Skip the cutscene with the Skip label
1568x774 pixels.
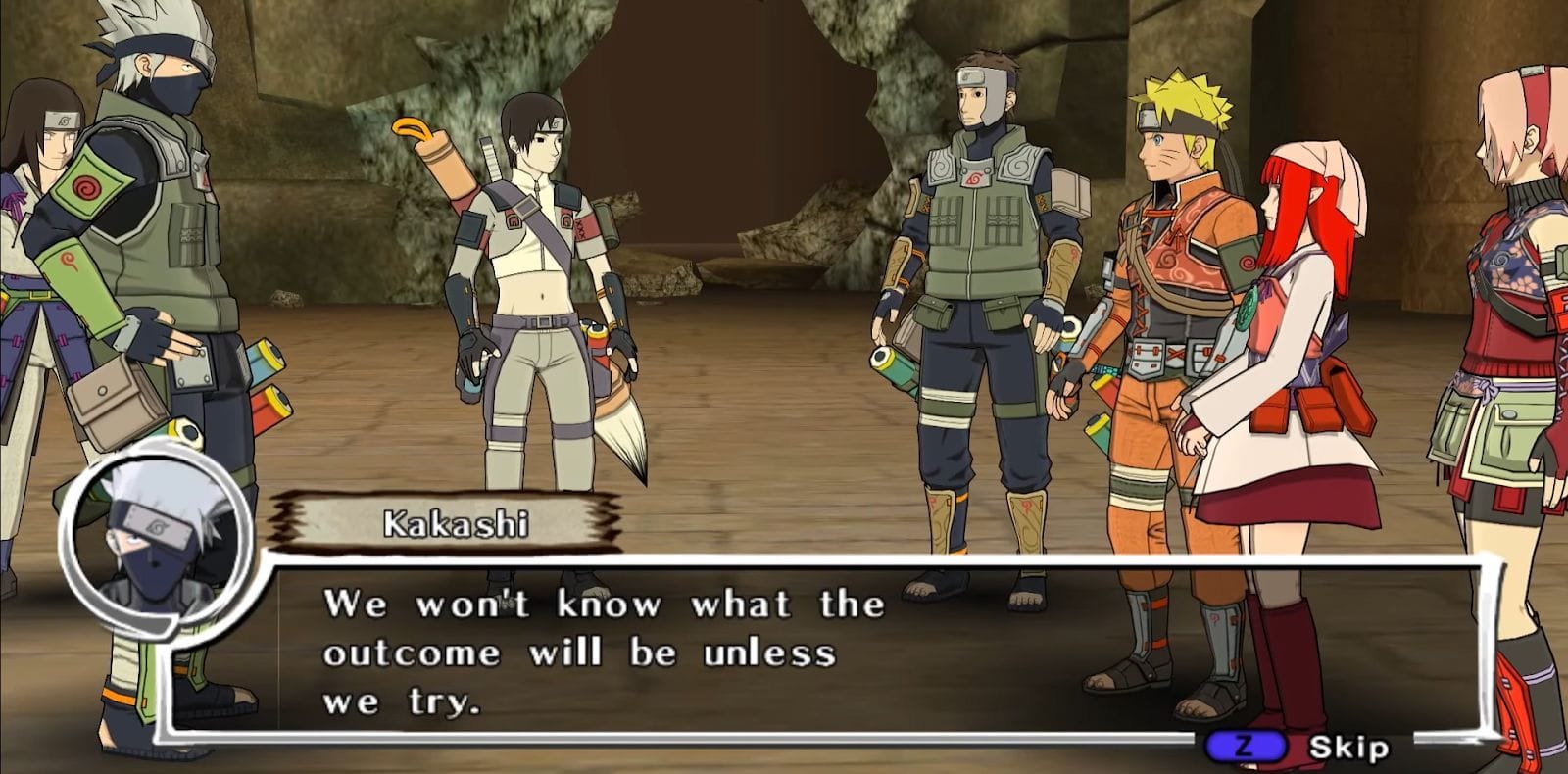pyautogui.click(x=1347, y=749)
